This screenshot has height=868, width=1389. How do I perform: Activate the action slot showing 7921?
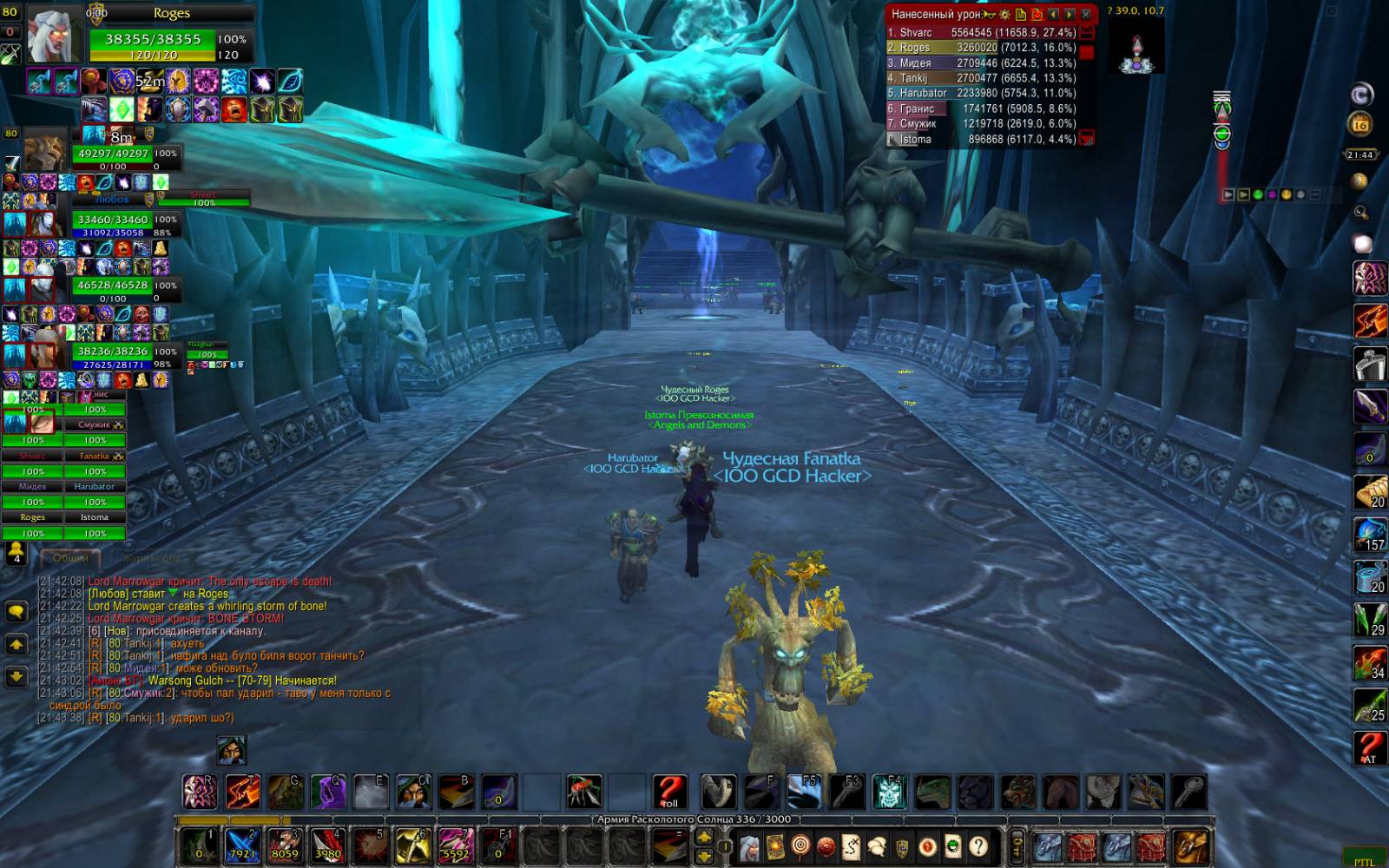coord(242,845)
